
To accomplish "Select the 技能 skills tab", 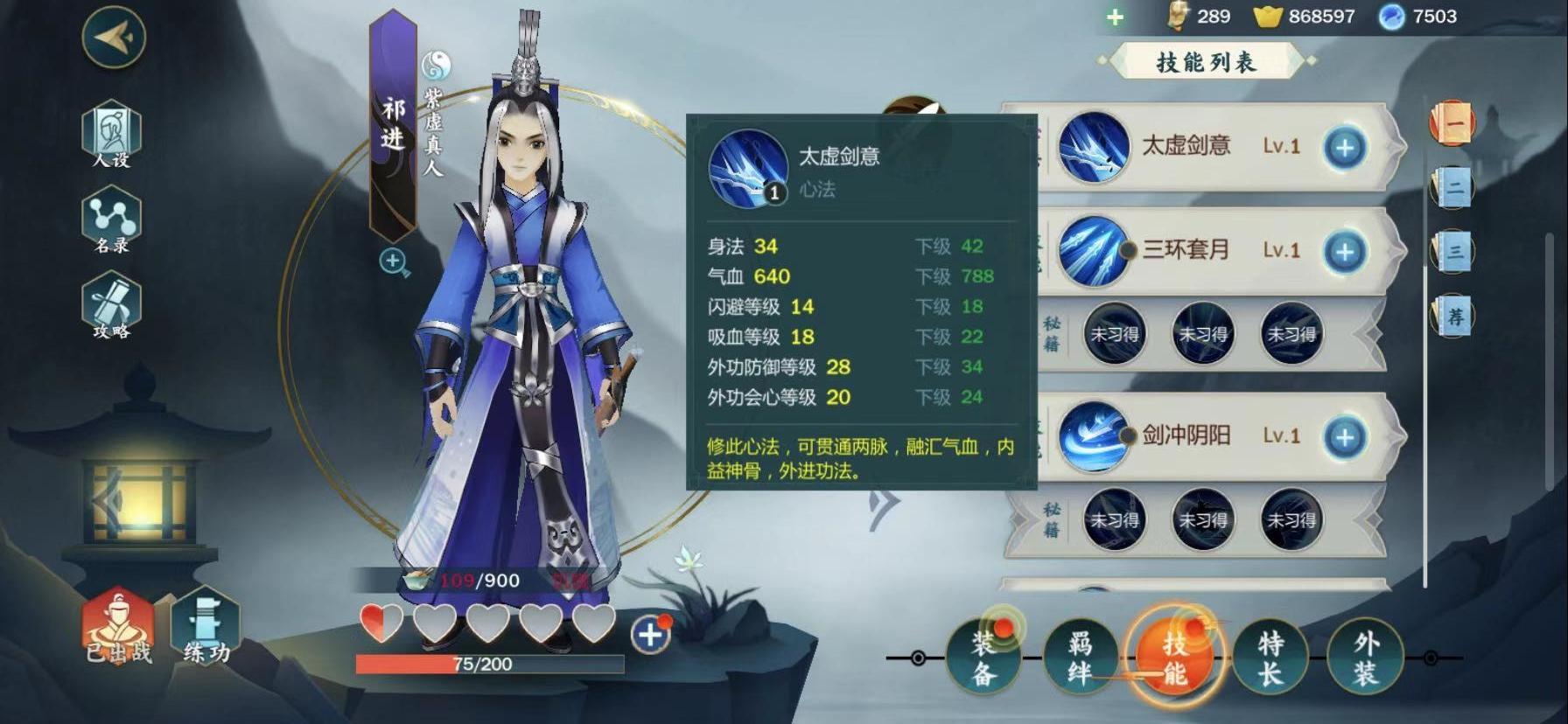I will click(x=1174, y=658).
